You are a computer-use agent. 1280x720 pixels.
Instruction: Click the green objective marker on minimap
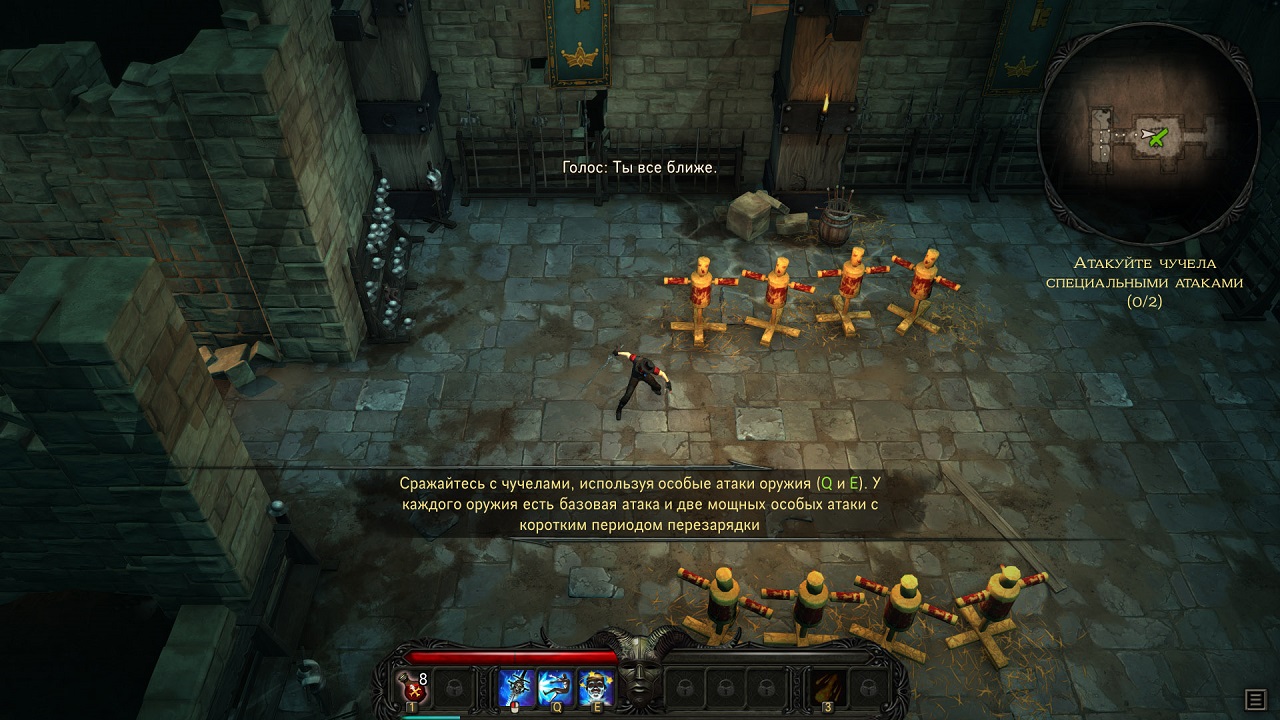tap(1158, 137)
